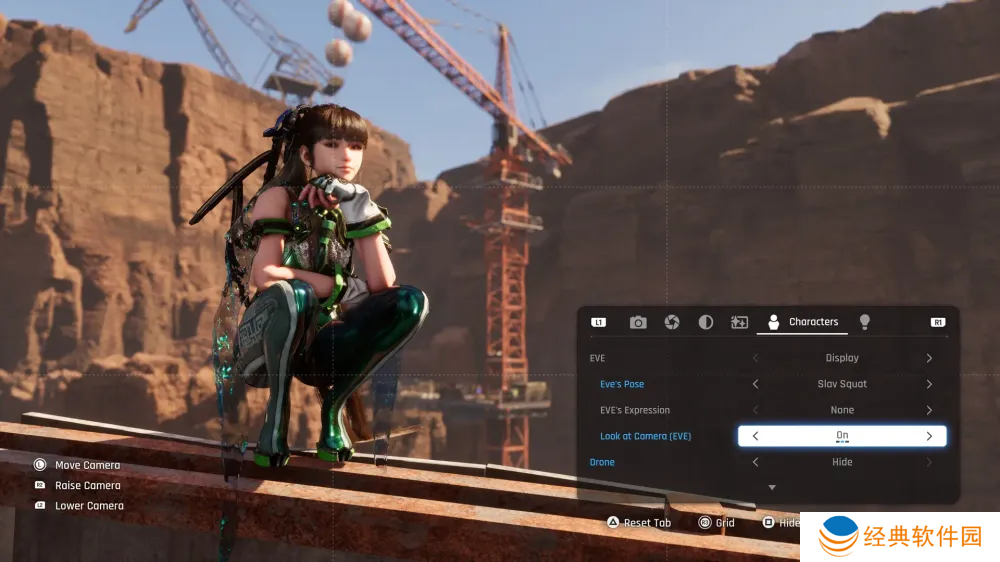Advance EVE's Expression to next option

click(929, 410)
